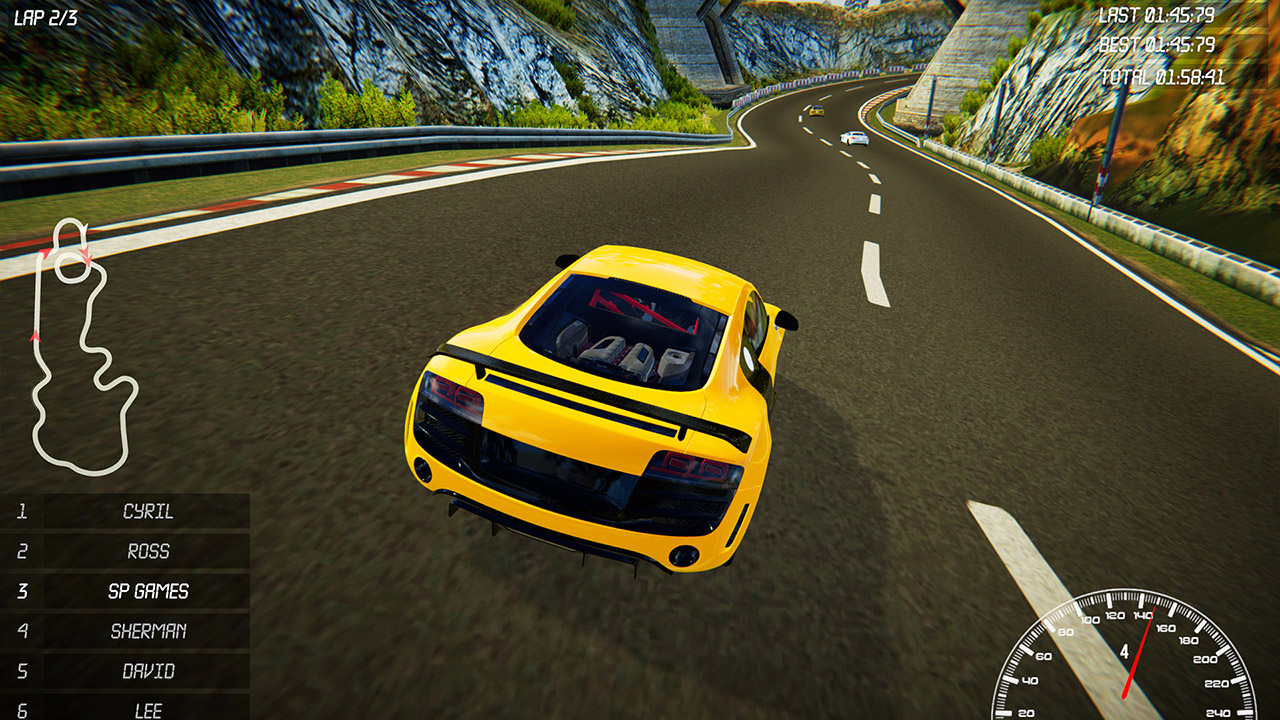Select DAVID in the leaderboard
The image size is (1280, 720).
pyautogui.click(x=146, y=671)
